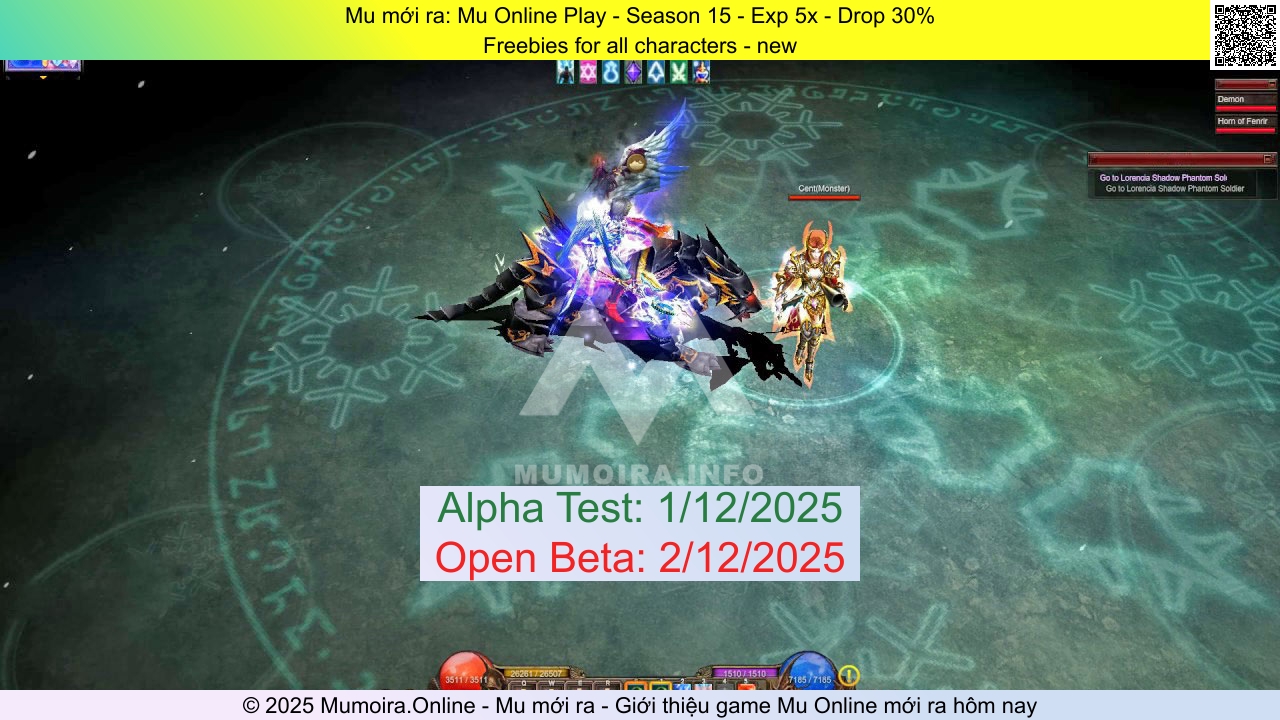
Task: Click the QR code in the top-right corner
Action: pyautogui.click(x=1243, y=31)
